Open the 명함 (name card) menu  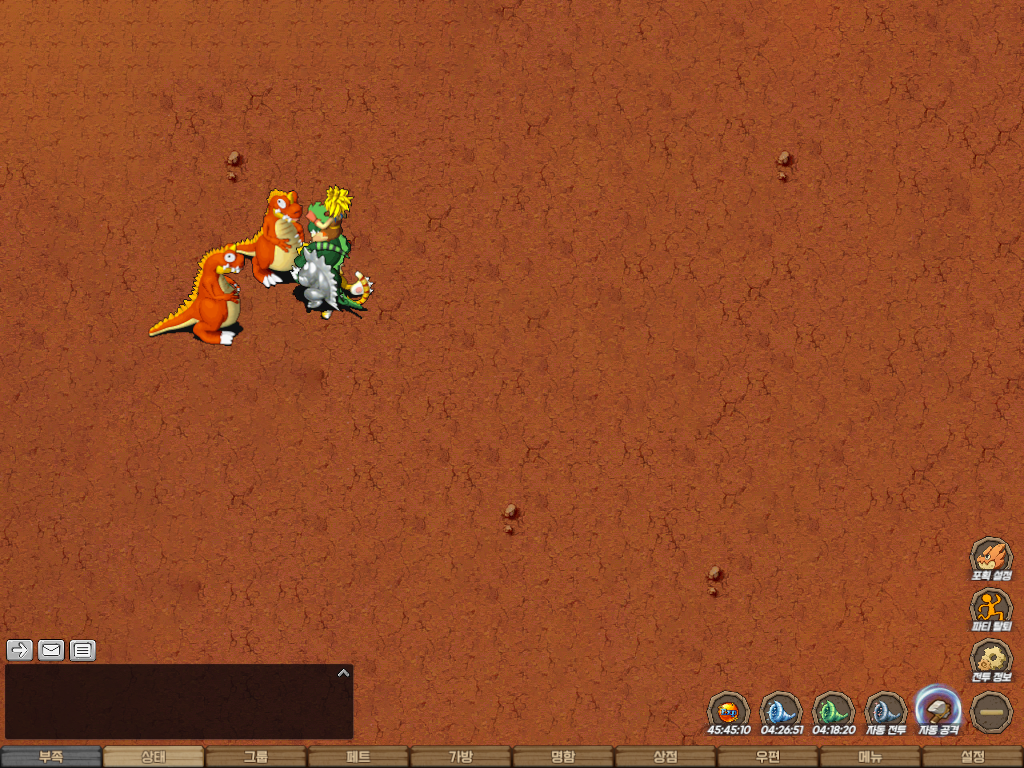click(x=563, y=757)
